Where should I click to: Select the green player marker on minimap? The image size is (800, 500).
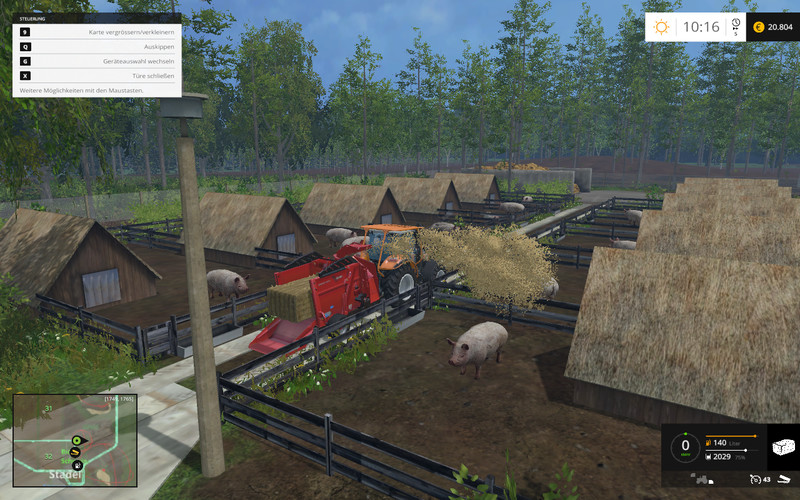pos(75,440)
